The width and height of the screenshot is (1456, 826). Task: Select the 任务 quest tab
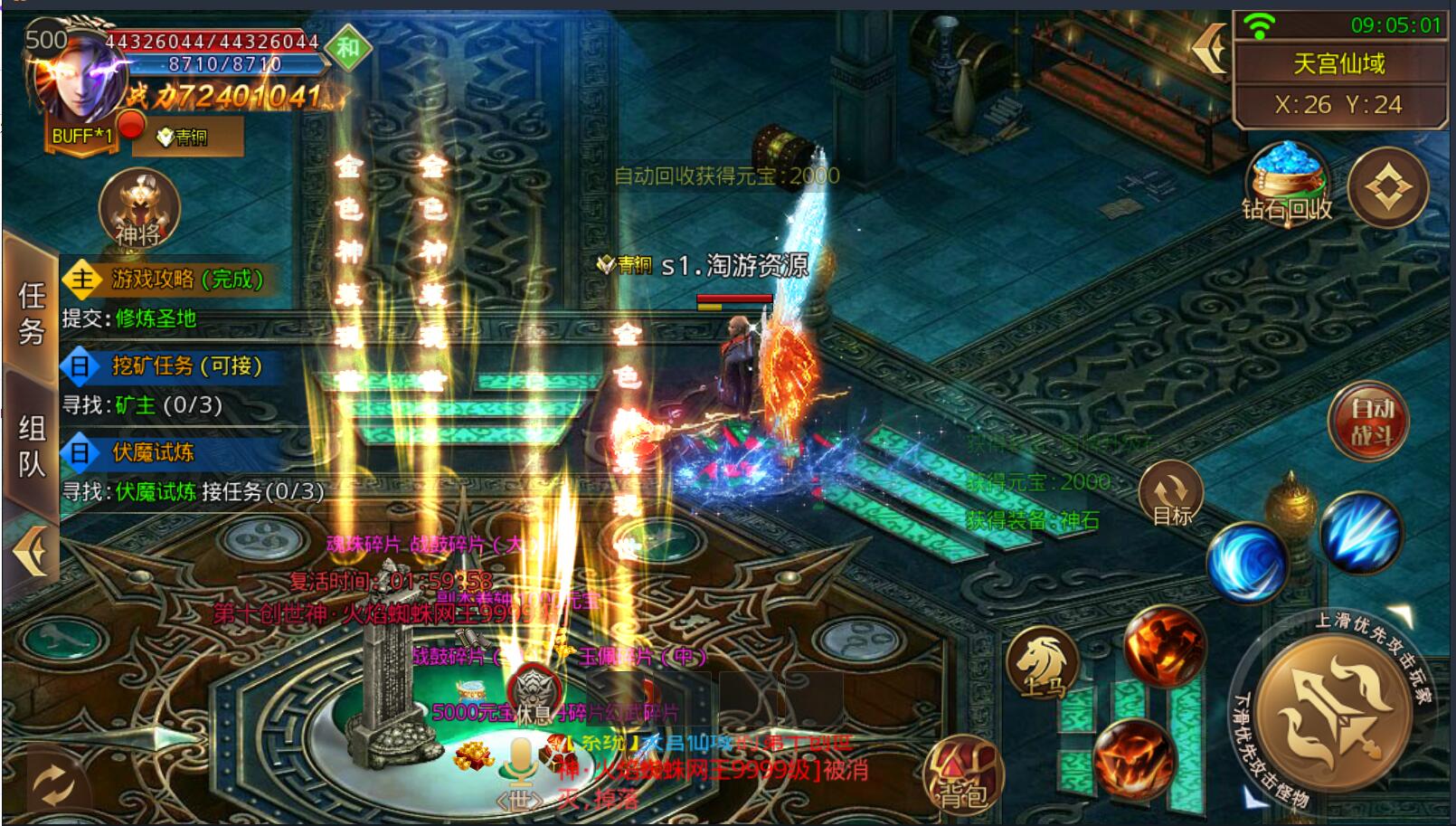click(x=31, y=311)
